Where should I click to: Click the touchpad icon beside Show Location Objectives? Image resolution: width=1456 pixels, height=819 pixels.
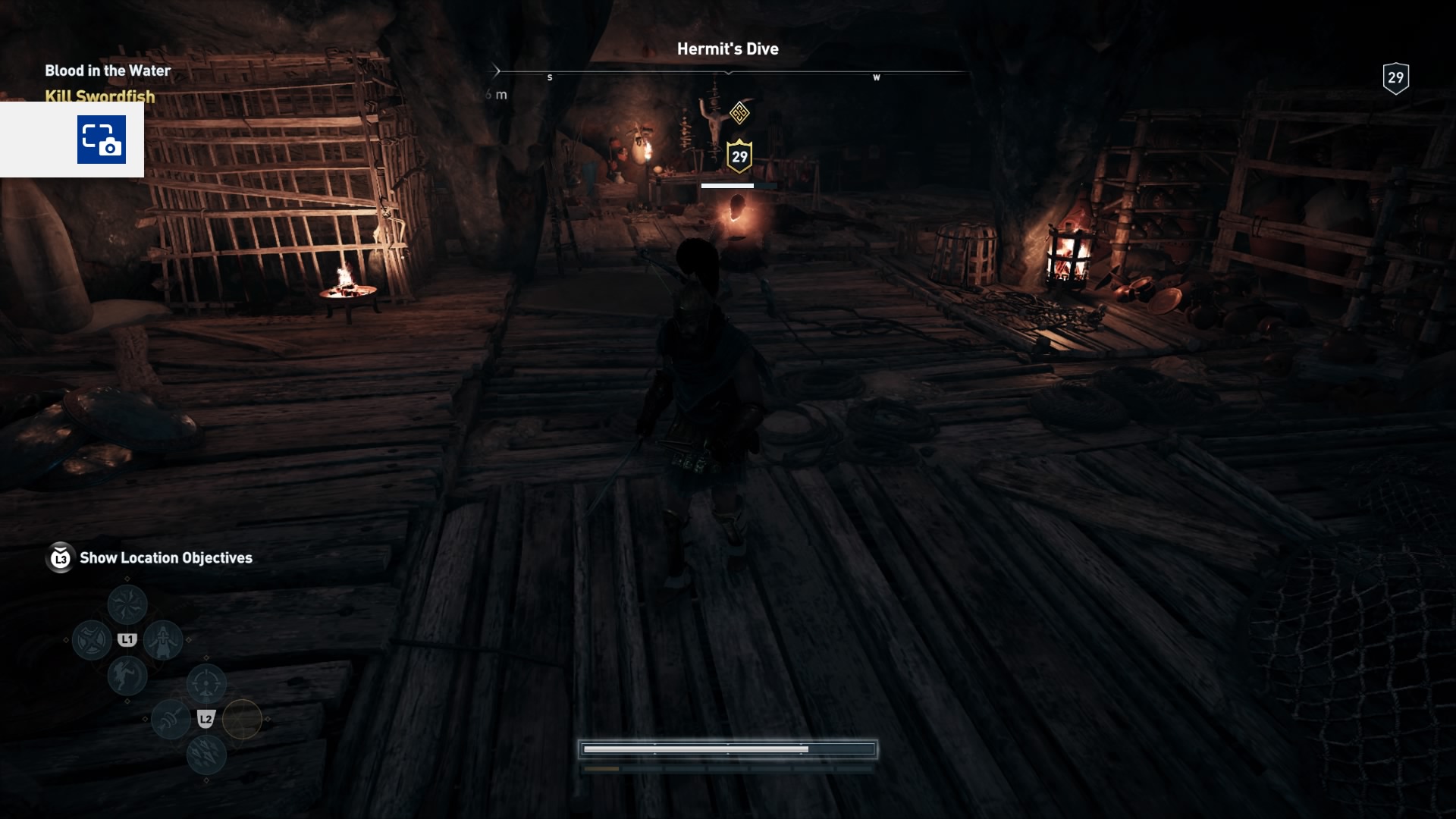click(x=60, y=559)
